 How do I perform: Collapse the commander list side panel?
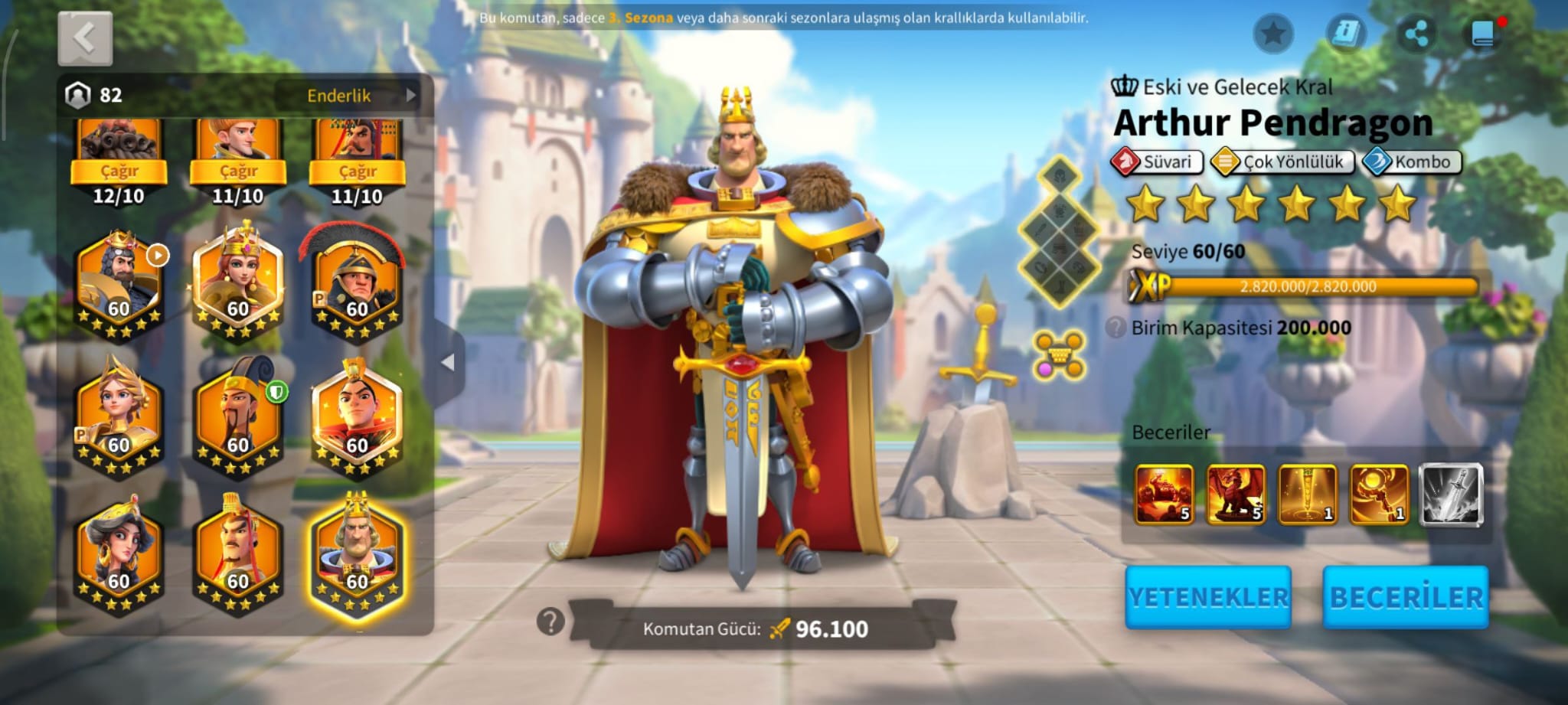[x=449, y=362]
